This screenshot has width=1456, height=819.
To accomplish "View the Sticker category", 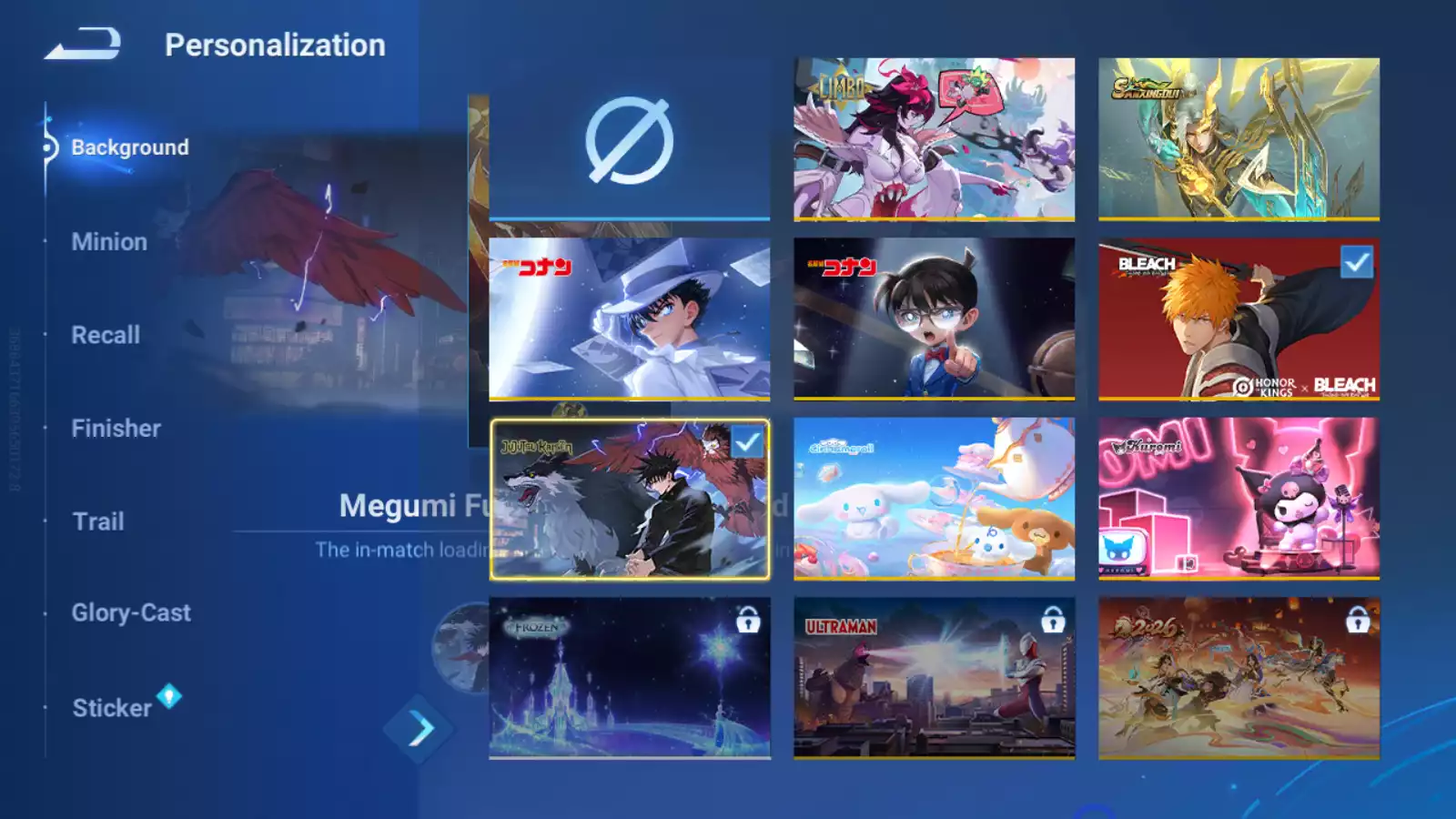I will [x=112, y=708].
